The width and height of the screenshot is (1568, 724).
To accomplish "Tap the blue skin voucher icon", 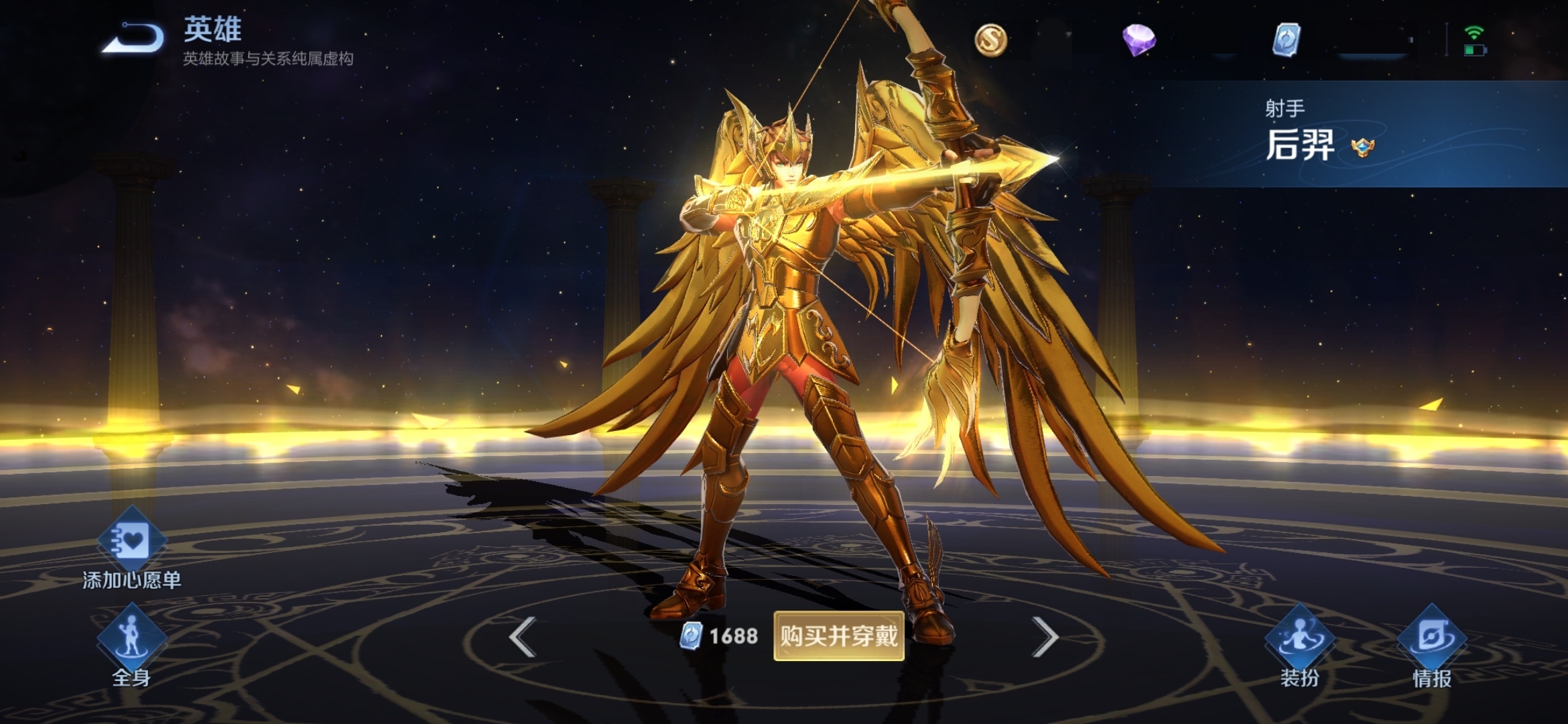I will click(1286, 40).
